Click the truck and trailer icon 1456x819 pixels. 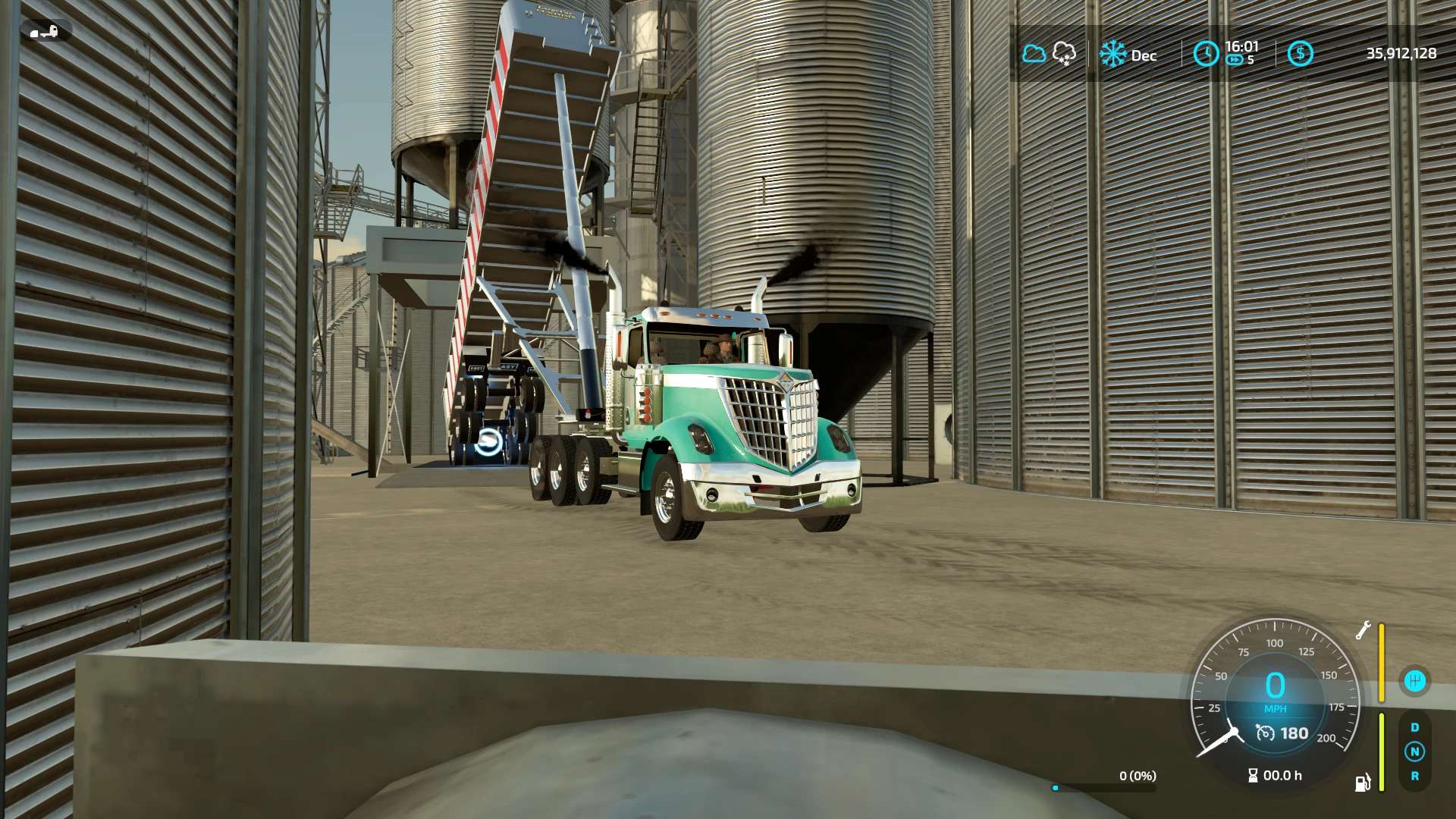click(x=45, y=31)
